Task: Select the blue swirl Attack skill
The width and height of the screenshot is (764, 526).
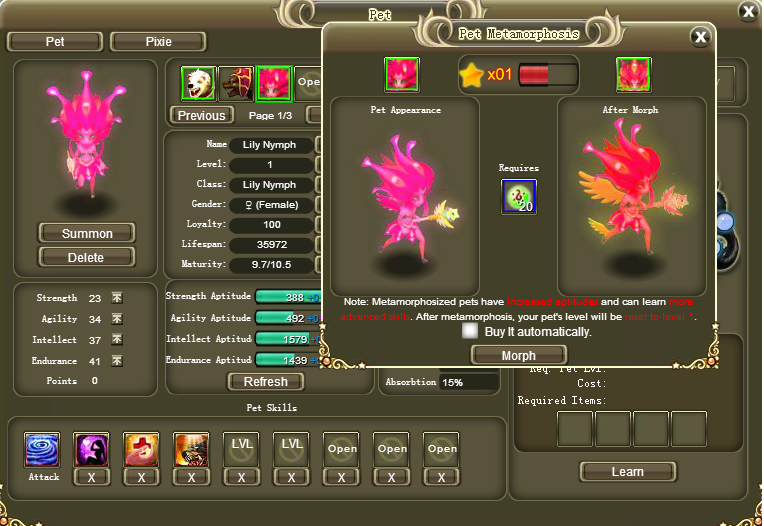Action: pyautogui.click(x=42, y=449)
